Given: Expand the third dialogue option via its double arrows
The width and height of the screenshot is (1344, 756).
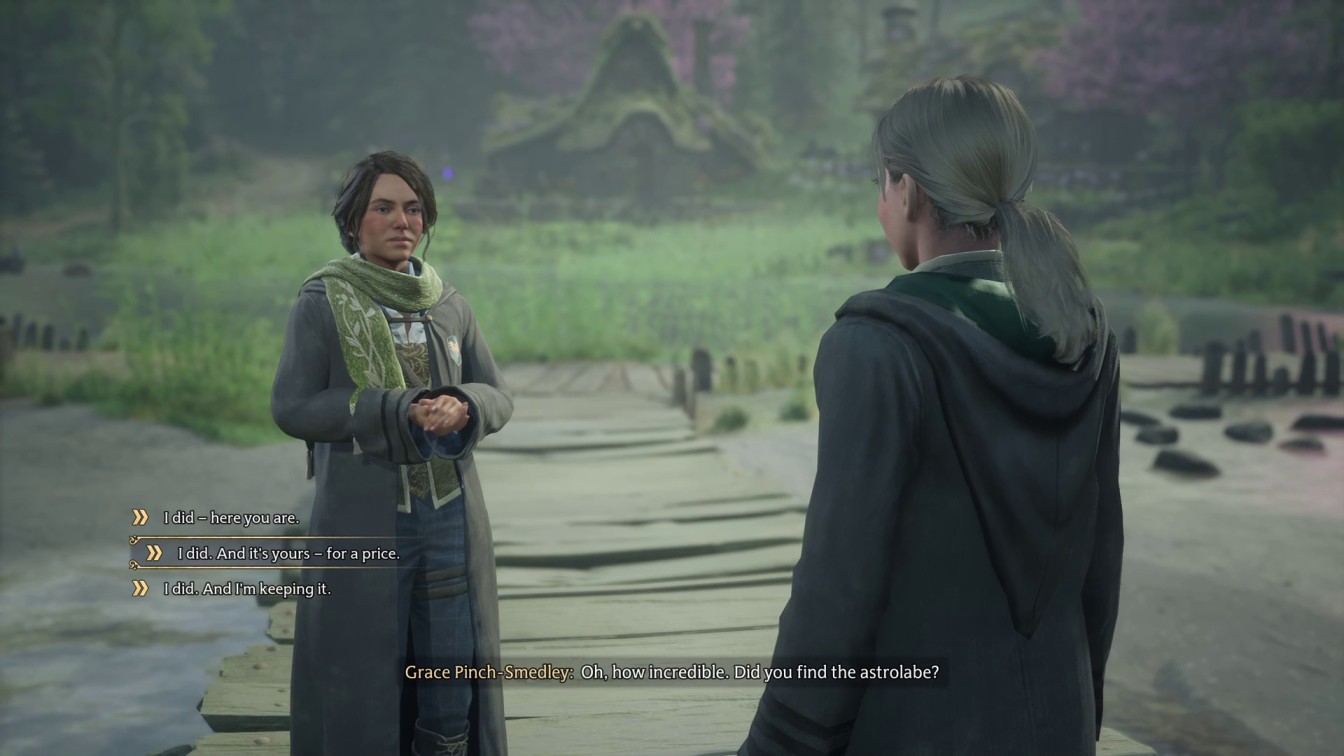Looking at the screenshot, I should [142, 588].
